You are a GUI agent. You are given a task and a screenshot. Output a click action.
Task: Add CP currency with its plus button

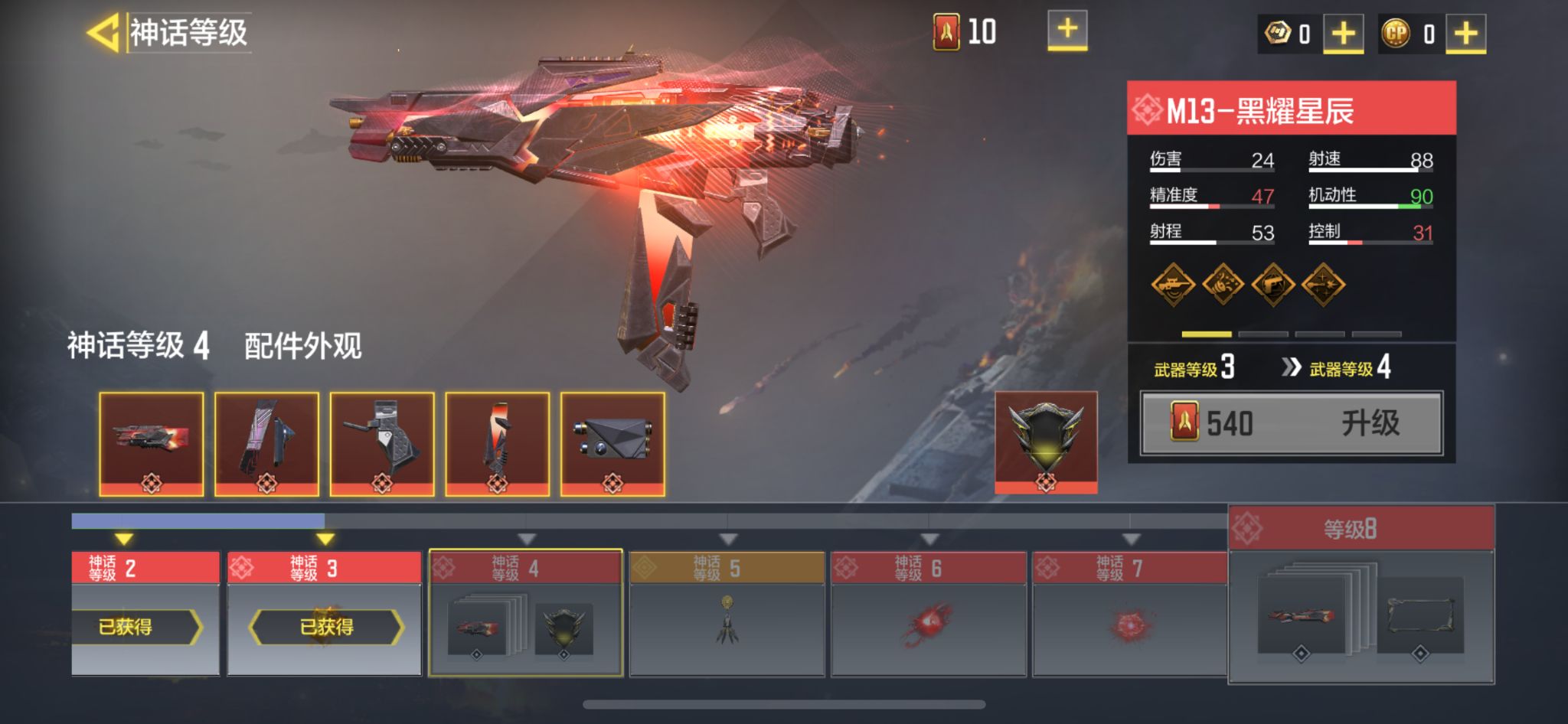(x=1465, y=34)
